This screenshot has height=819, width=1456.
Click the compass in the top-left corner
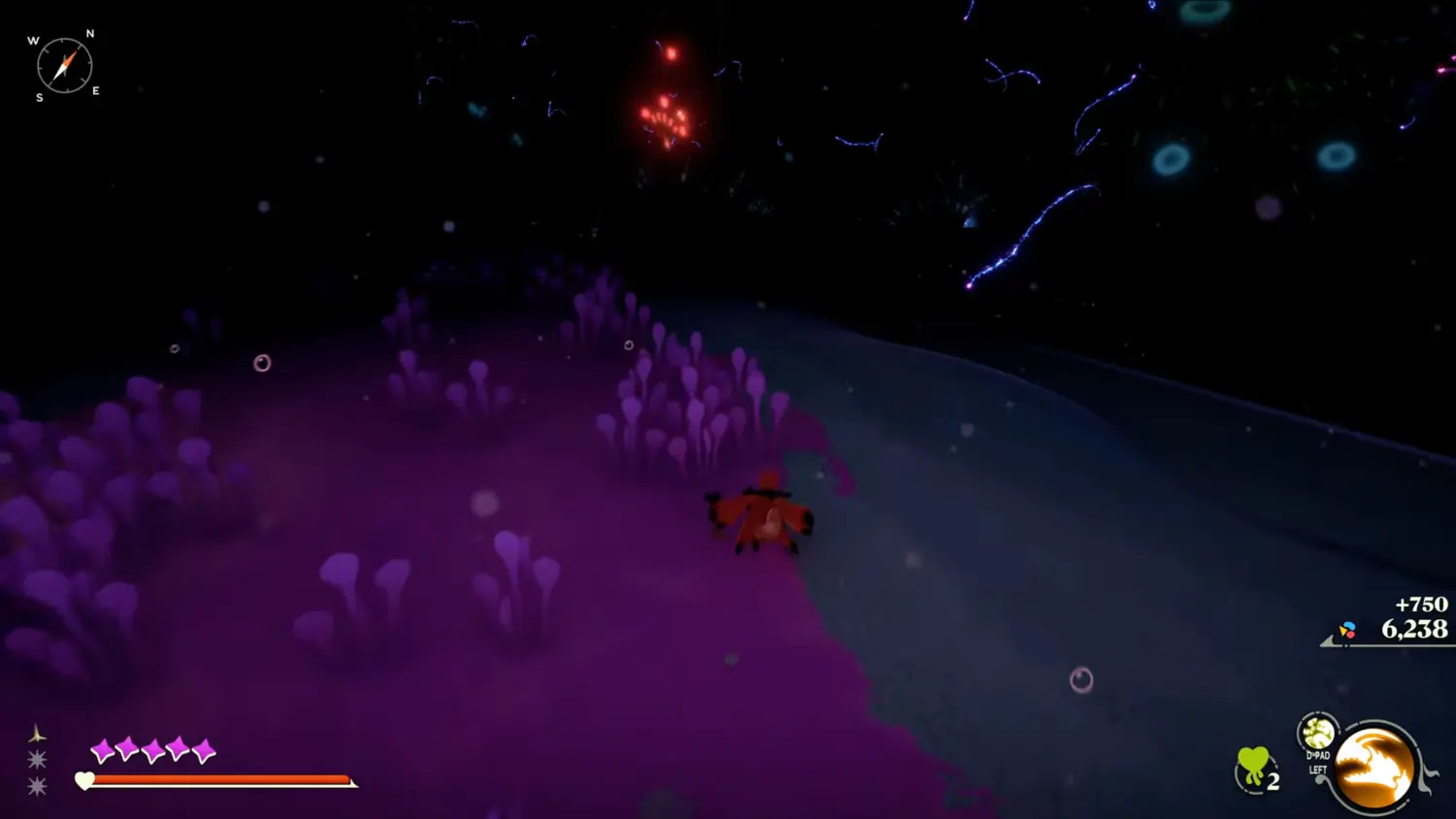(x=65, y=65)
